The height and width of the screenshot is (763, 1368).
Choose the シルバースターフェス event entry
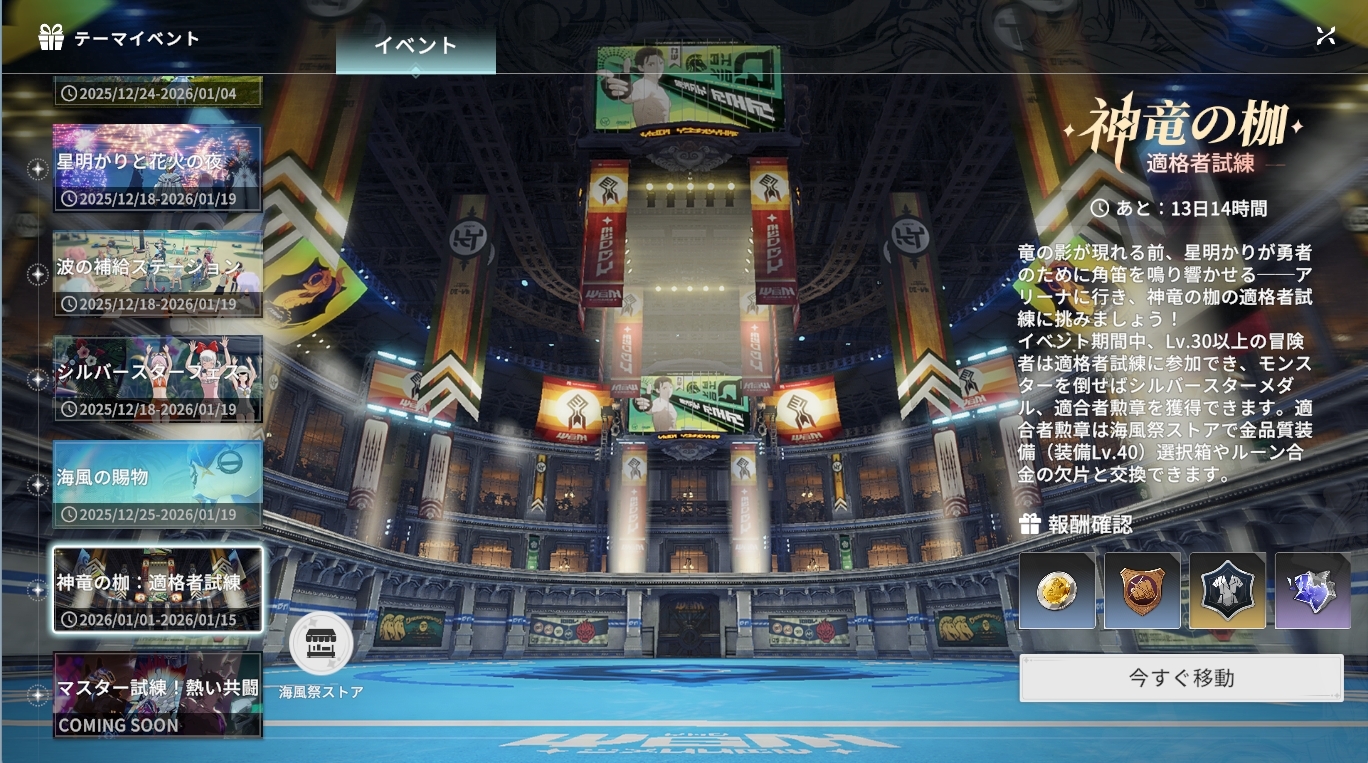click(x=158, y=379)
